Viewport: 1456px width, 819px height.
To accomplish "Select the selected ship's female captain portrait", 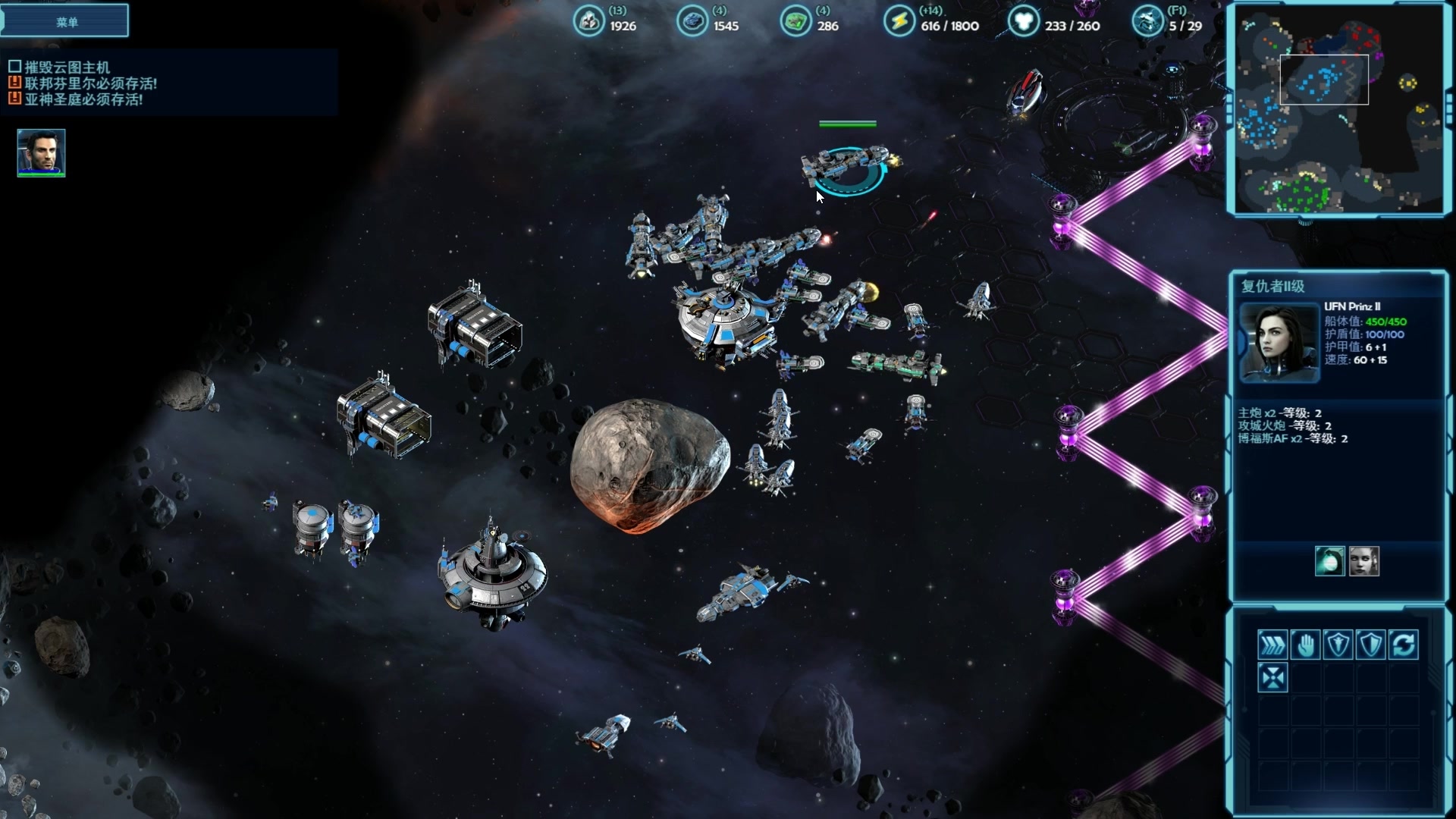I will 1279,342.
